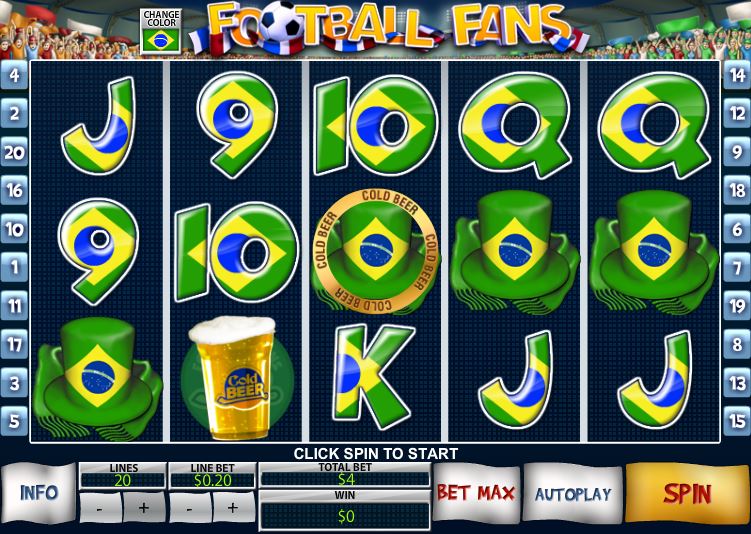Viewport: 751px width, 534px height.
Task: Open the Info paytable
Action: (39, 493)
